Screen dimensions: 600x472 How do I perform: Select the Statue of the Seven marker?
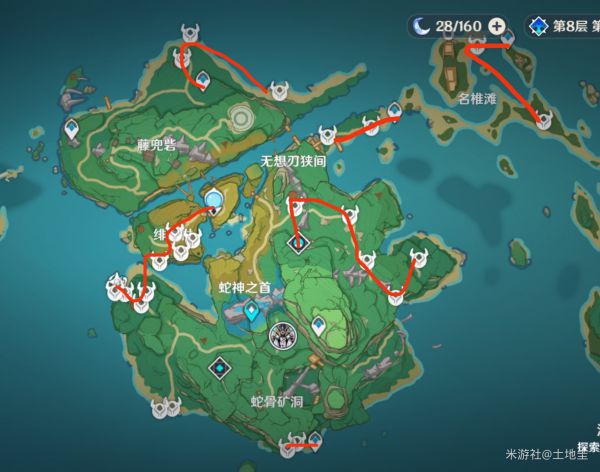[x=213, y=200]
